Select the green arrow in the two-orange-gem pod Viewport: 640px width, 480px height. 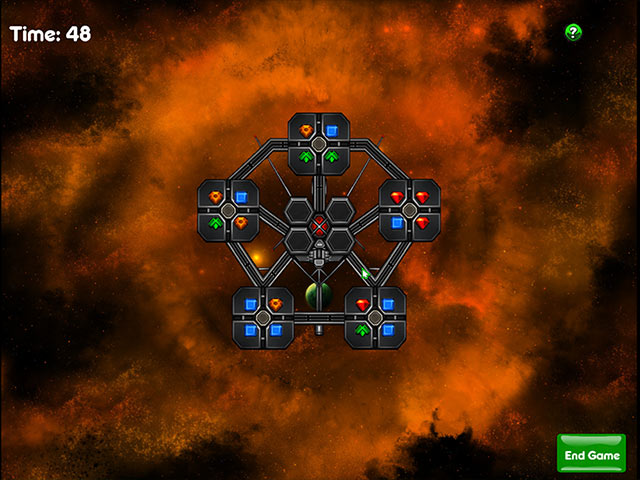pos(216,223)
